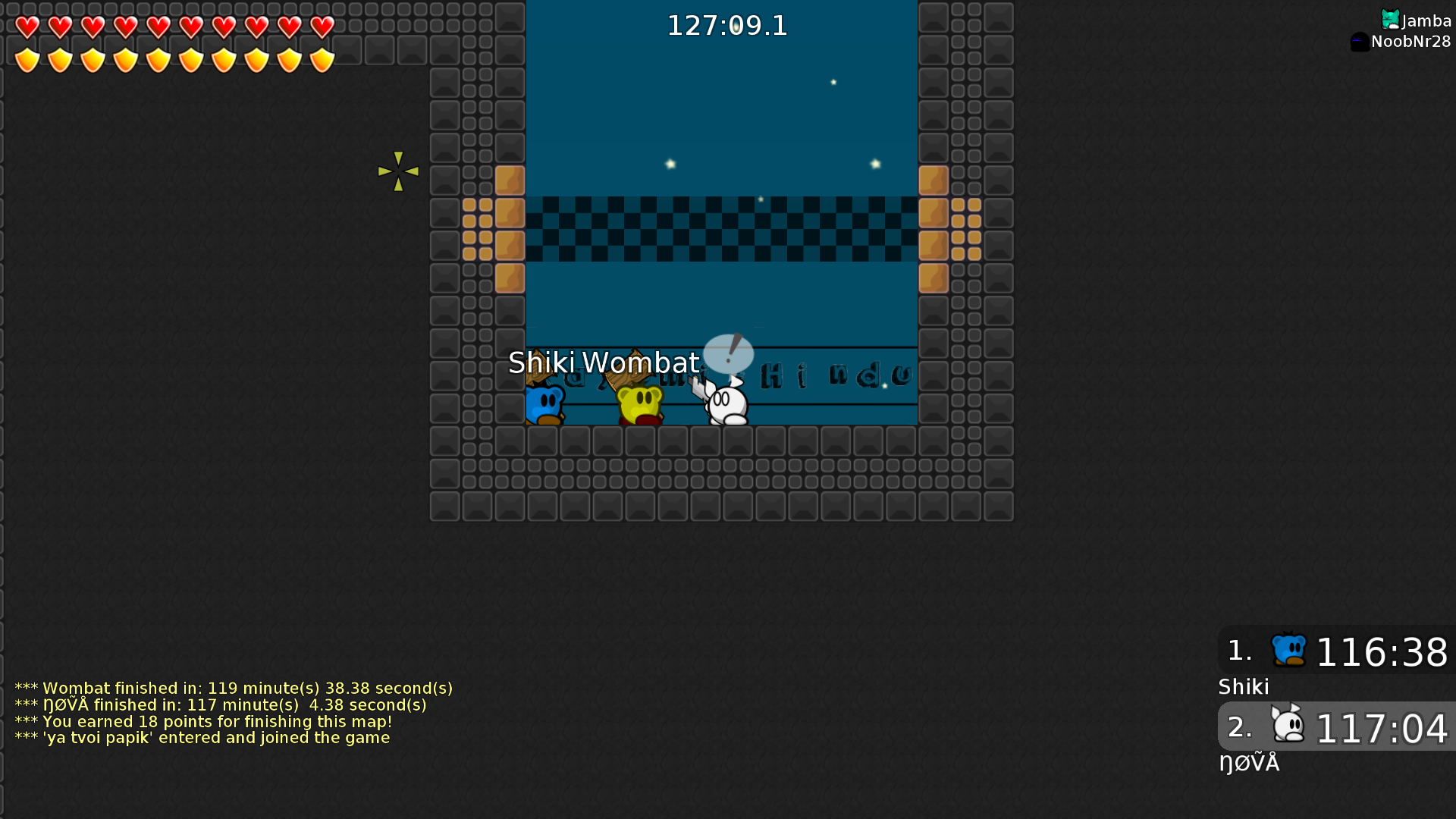Click the yellow spectator crosshair cursor
The height and width of the screenshot is (819, 1456).
pos(398,171)
